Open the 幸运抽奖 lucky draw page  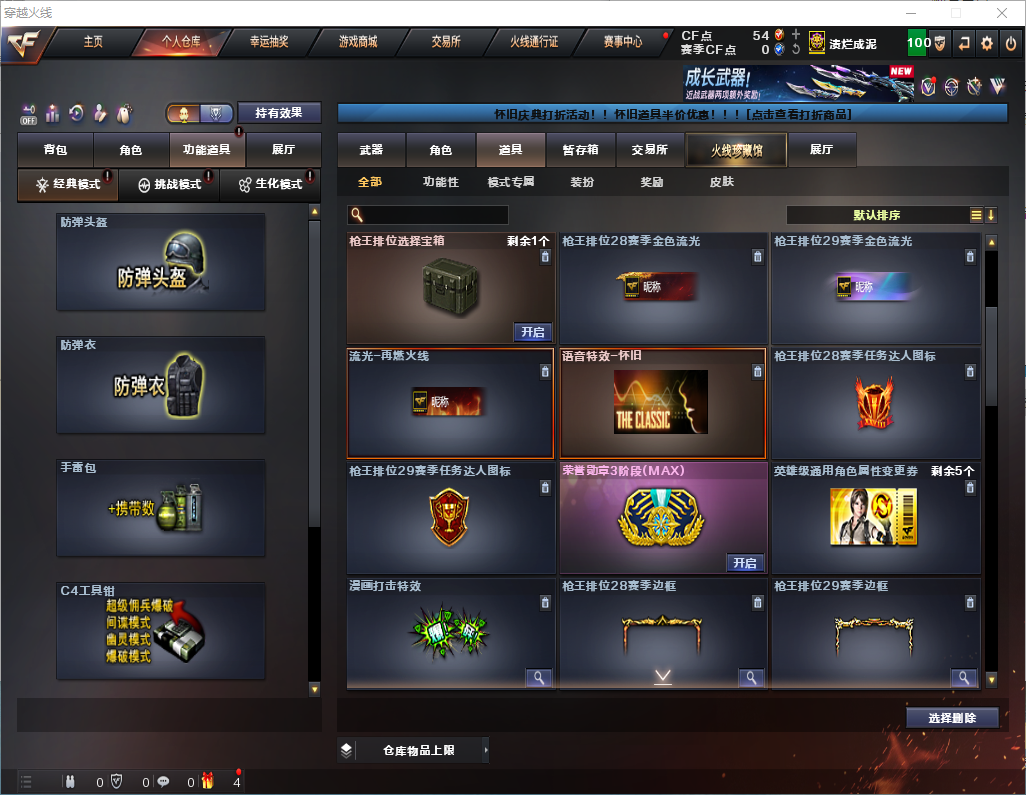268,42
